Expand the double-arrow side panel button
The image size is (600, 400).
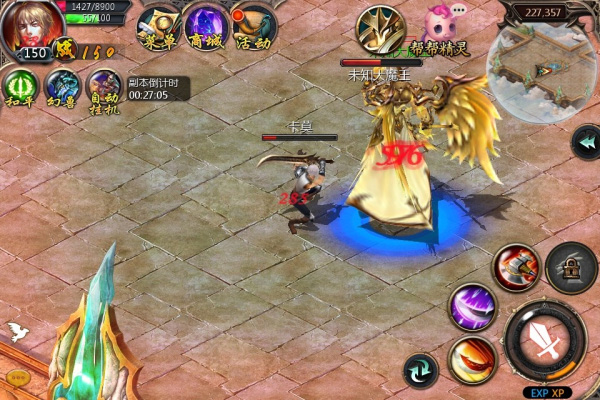click(585, 142)
